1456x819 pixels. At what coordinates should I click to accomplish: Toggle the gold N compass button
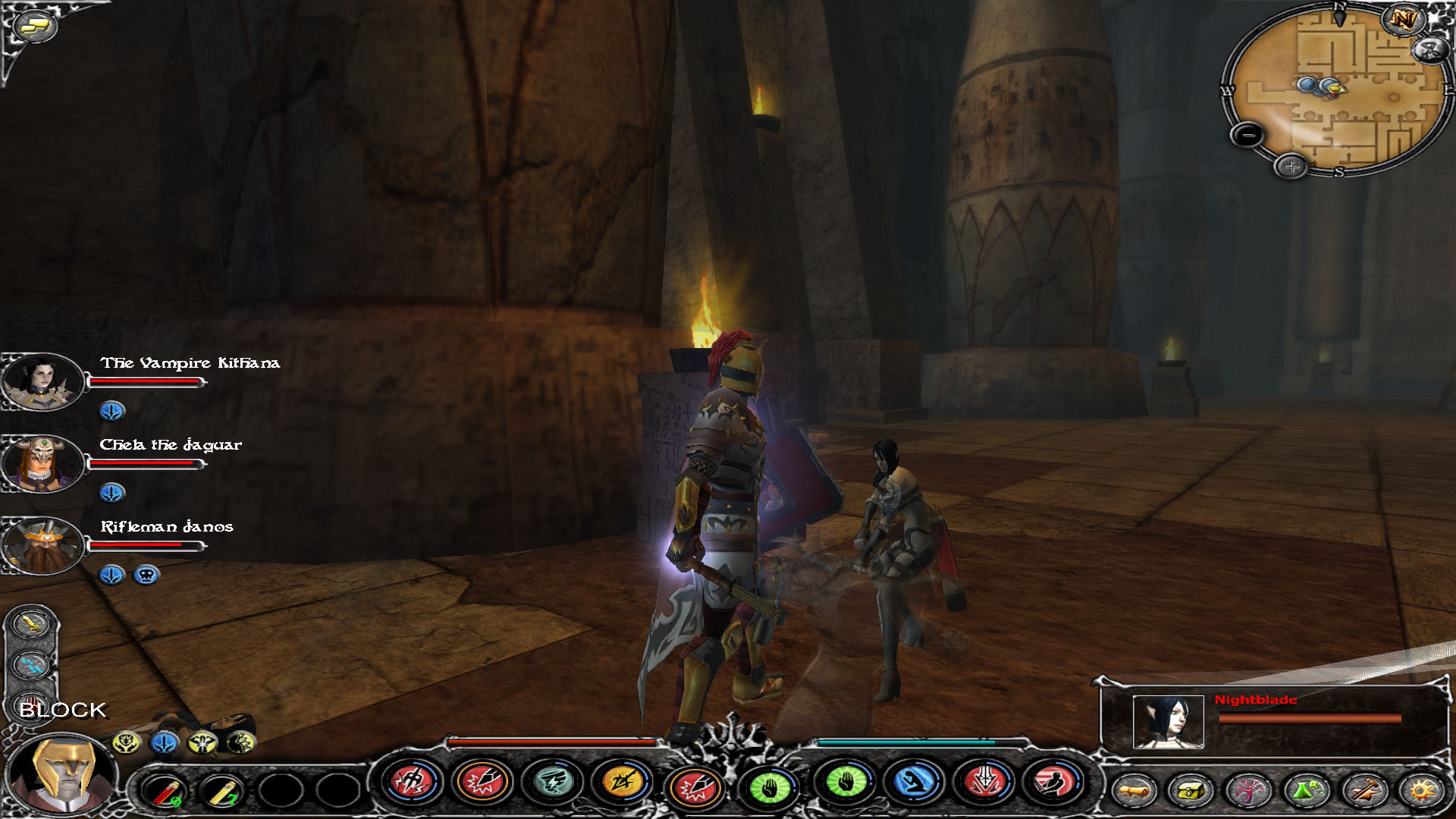(1402, 20)
